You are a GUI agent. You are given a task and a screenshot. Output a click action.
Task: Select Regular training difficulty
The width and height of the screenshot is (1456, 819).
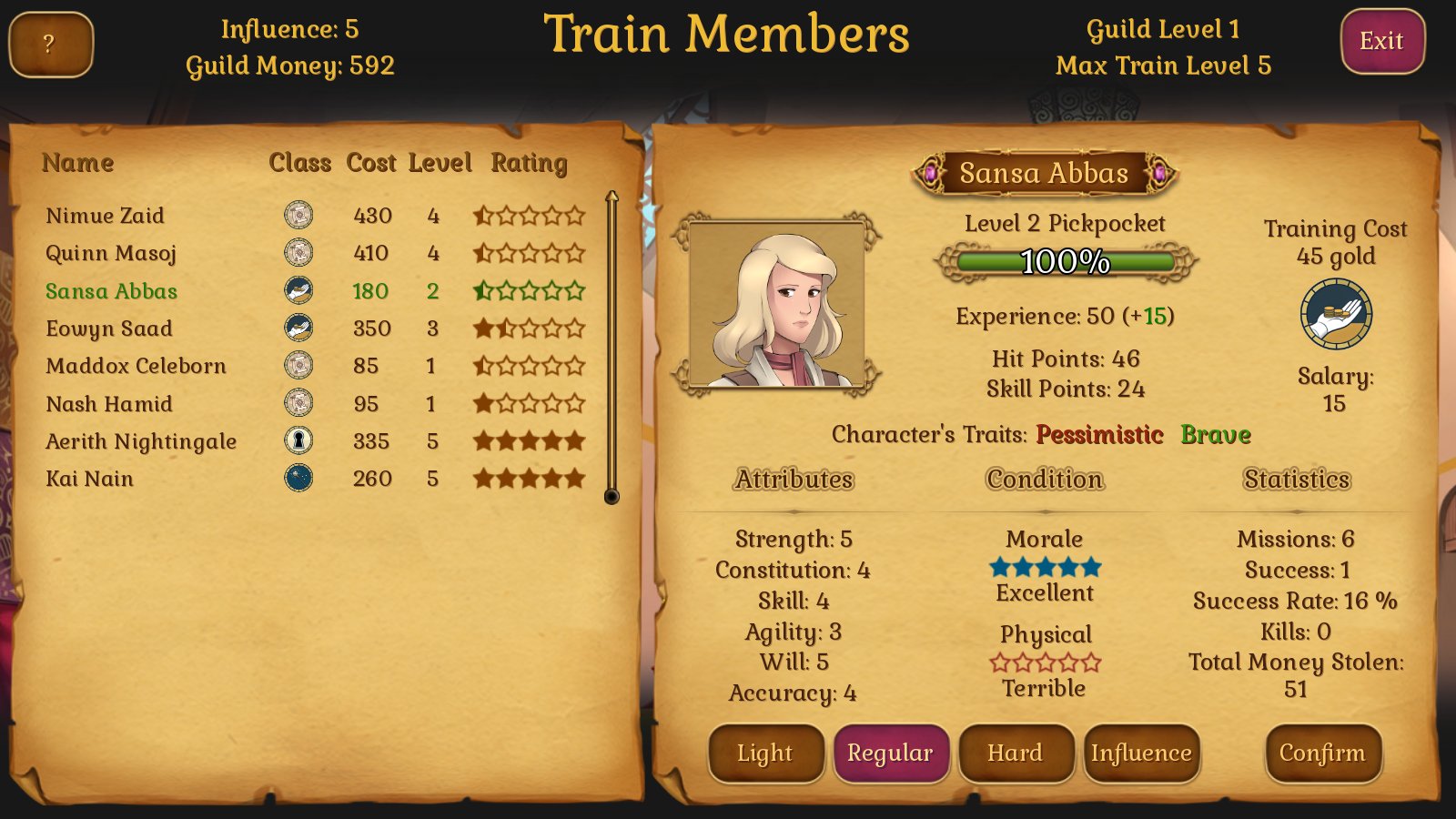click(x=892, y=753)
